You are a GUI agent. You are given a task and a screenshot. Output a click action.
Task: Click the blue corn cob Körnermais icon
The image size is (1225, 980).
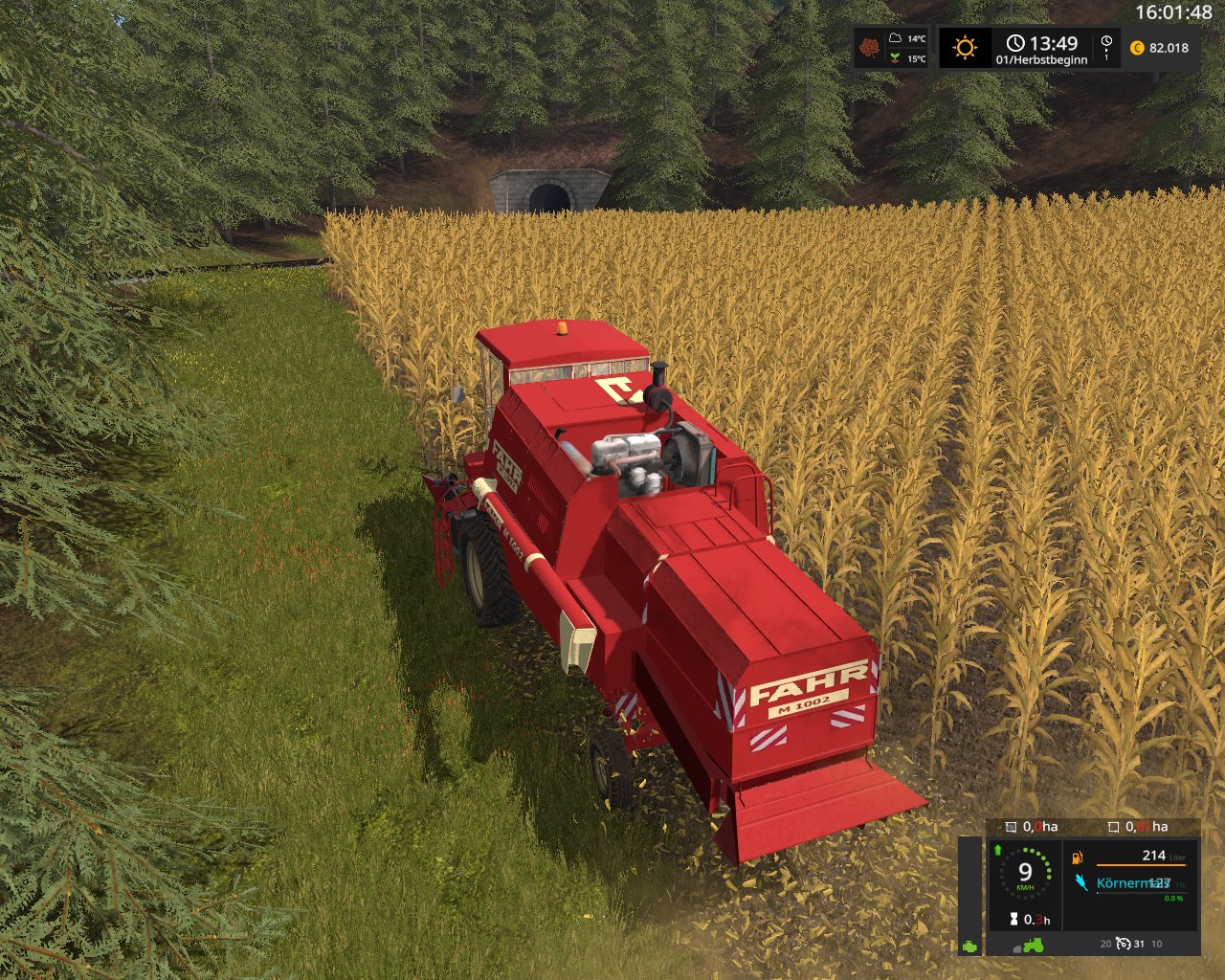click(x=1081, y=882)
